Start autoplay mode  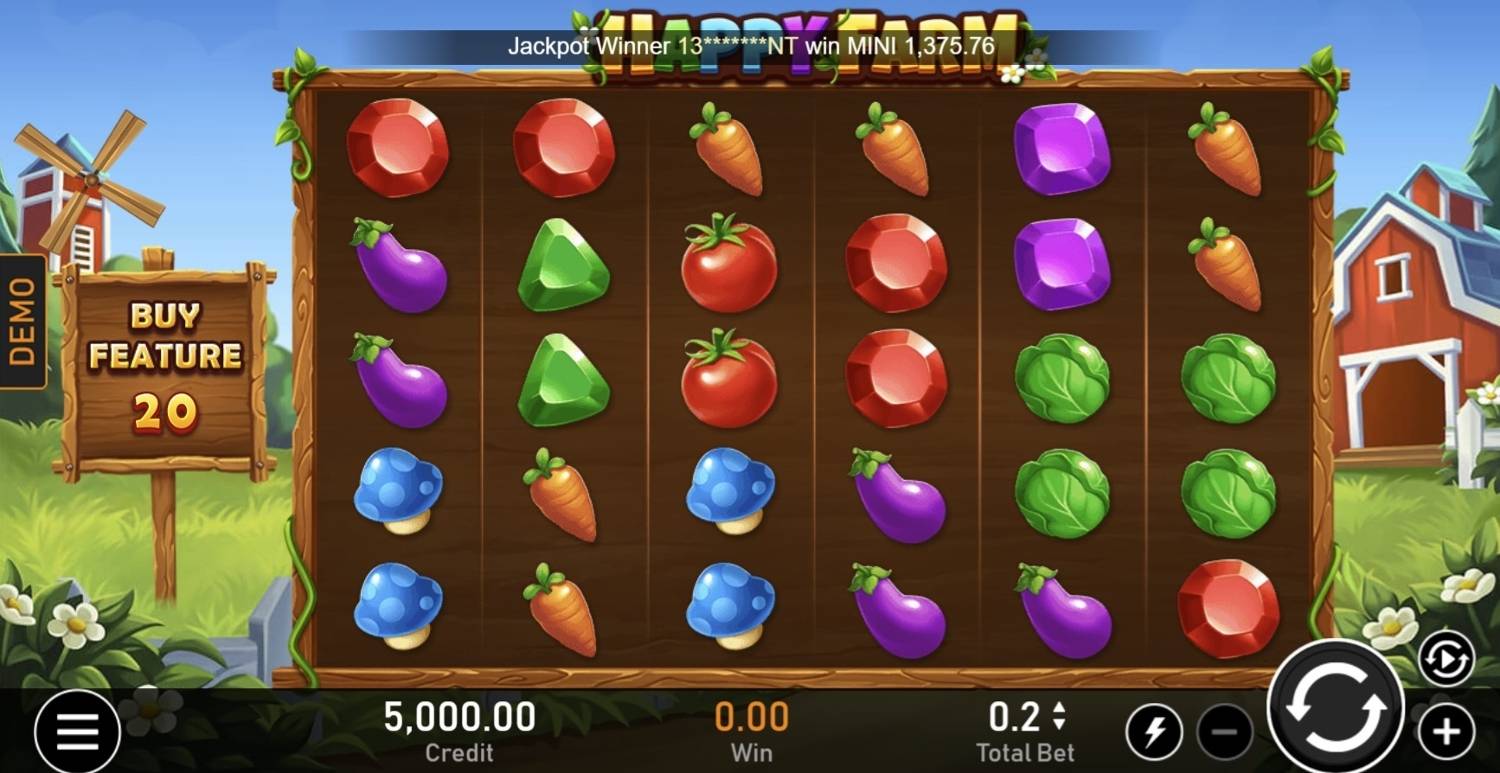coord(1446,660)
